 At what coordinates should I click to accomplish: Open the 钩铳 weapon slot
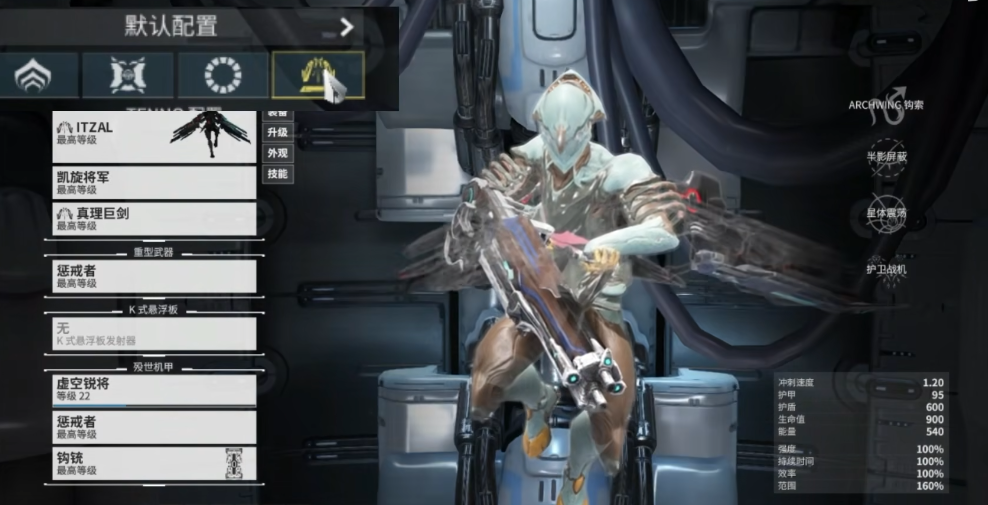tap(154, 463)
